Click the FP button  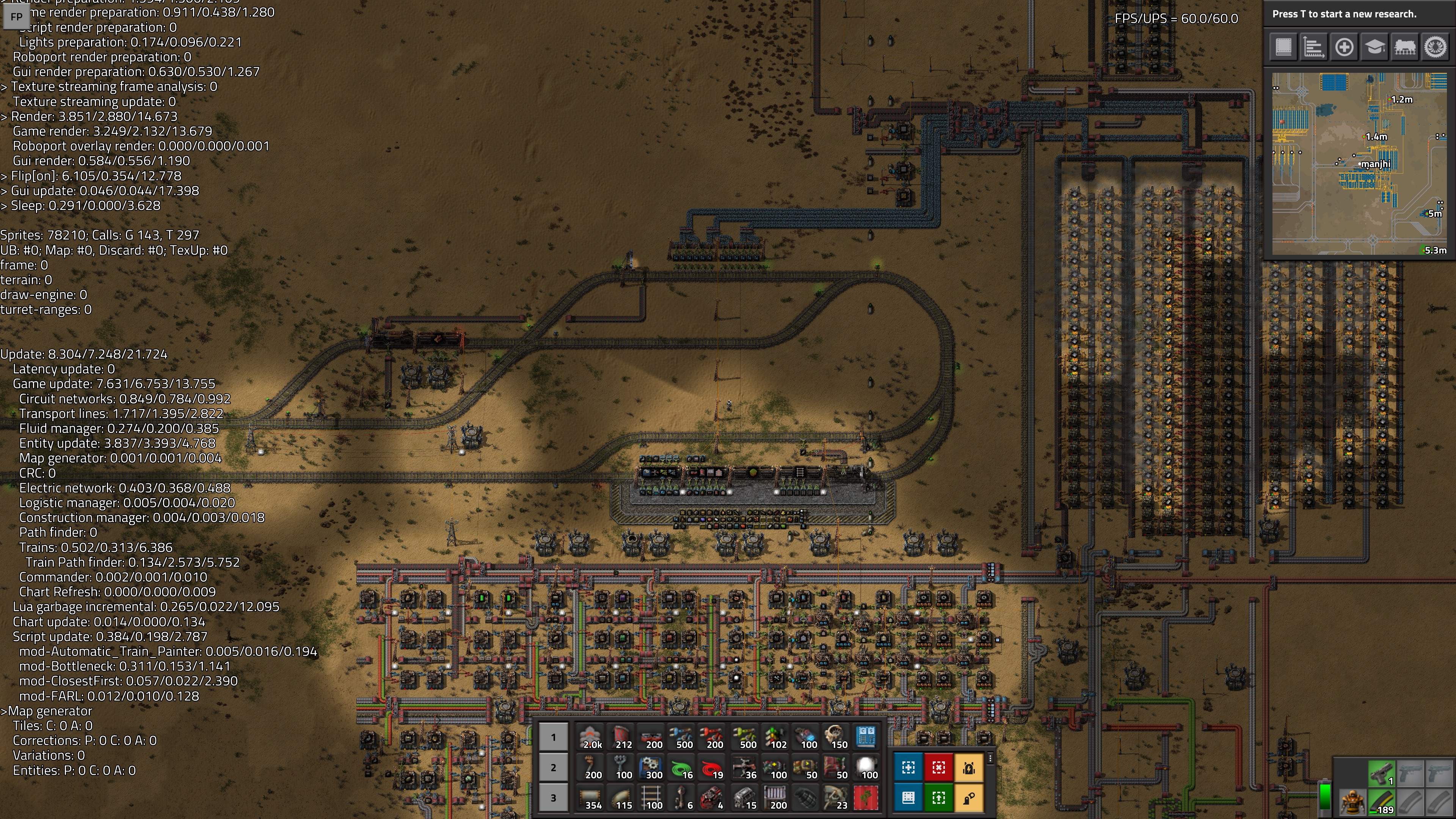point(16,16)
